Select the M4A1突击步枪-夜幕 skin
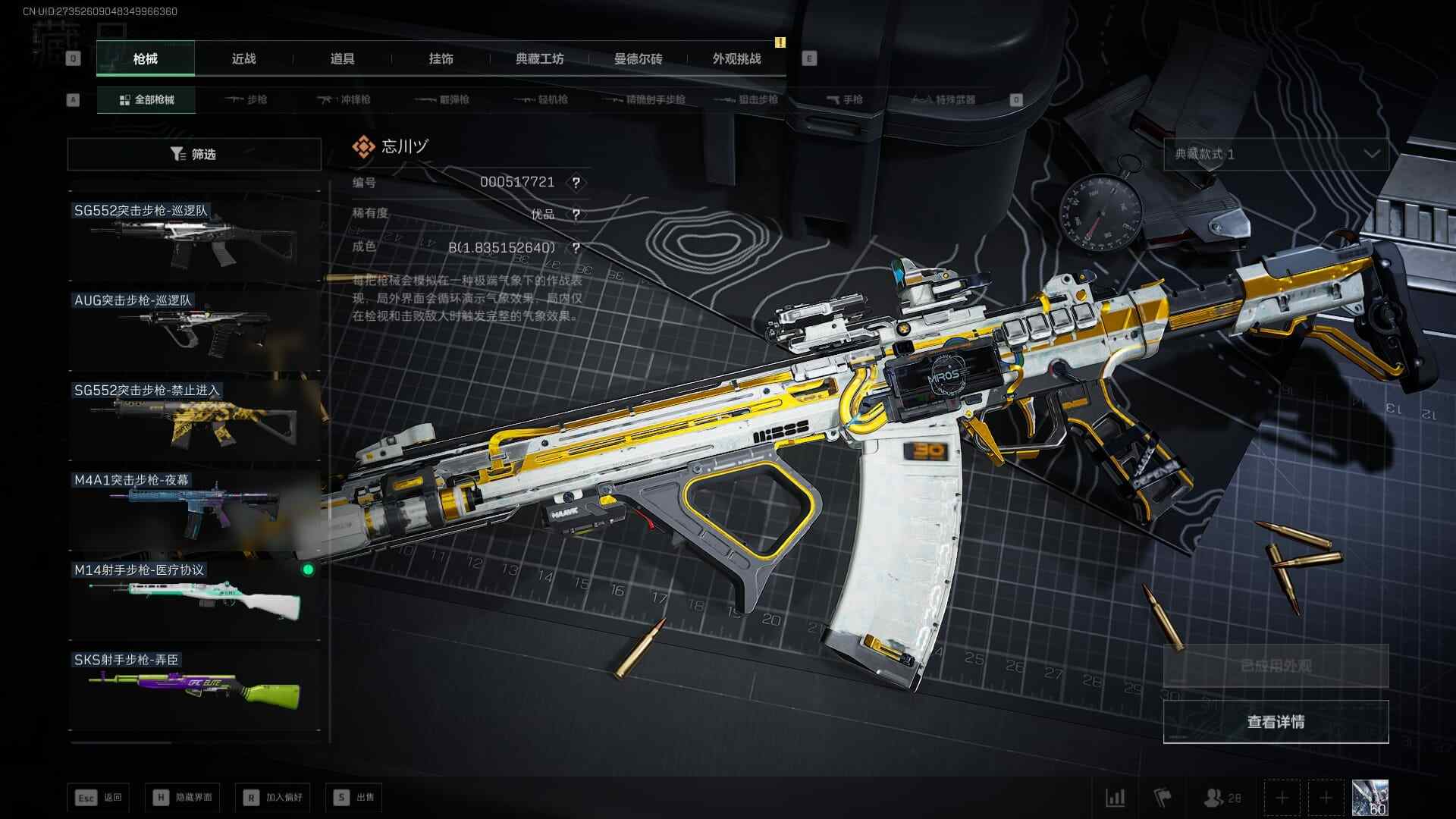The image size is (1456, 819). [194, 508]
